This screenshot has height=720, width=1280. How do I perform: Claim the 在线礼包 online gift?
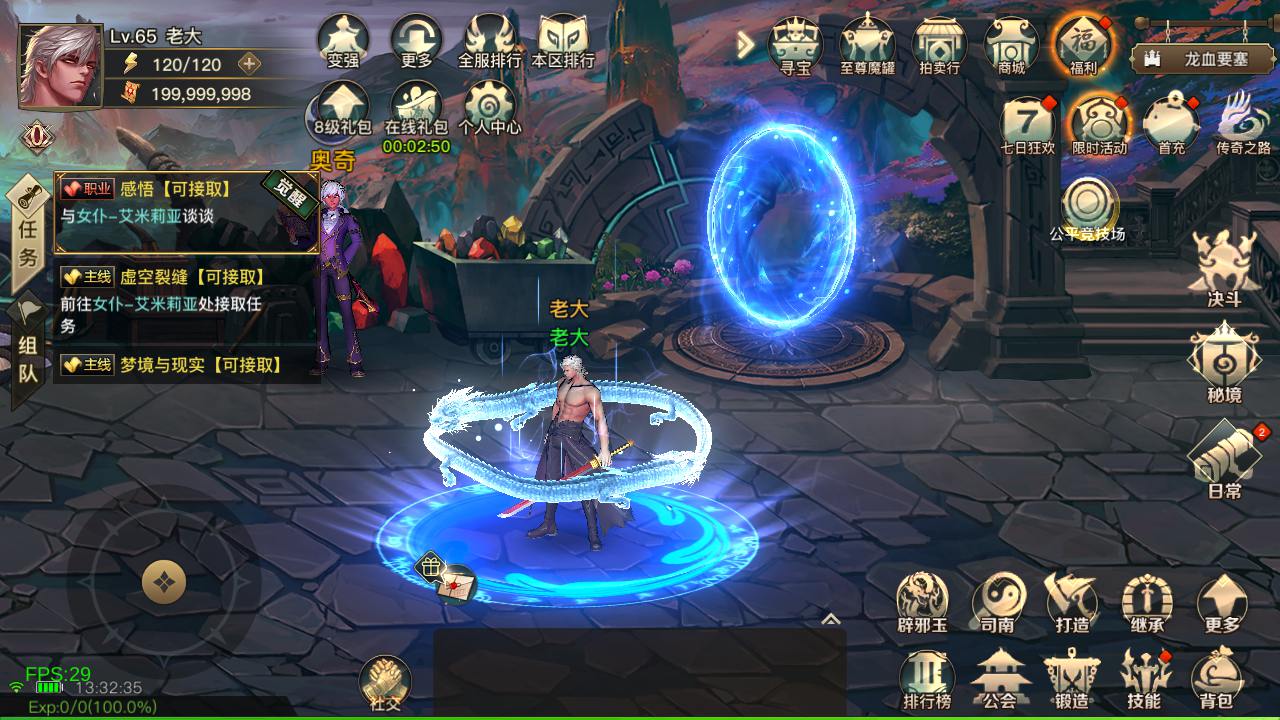416,110
